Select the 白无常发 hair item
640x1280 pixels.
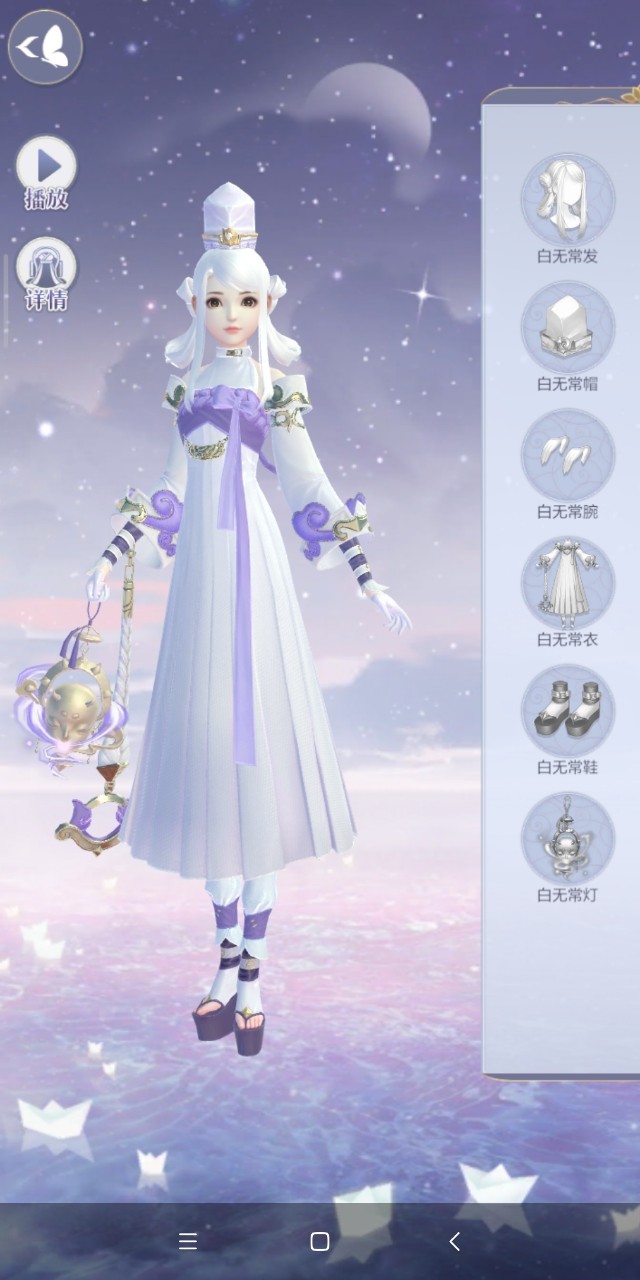567,201
